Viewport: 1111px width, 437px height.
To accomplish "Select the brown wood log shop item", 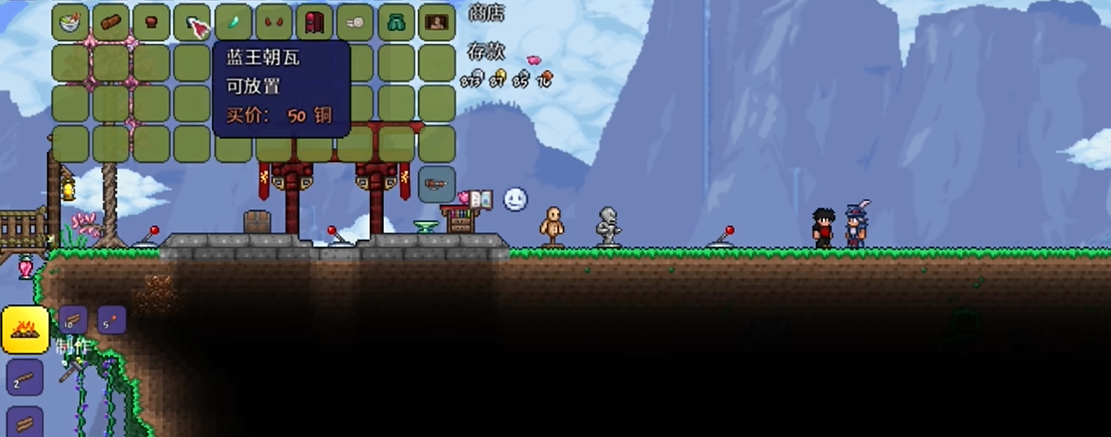I will [x=112, y=22].
